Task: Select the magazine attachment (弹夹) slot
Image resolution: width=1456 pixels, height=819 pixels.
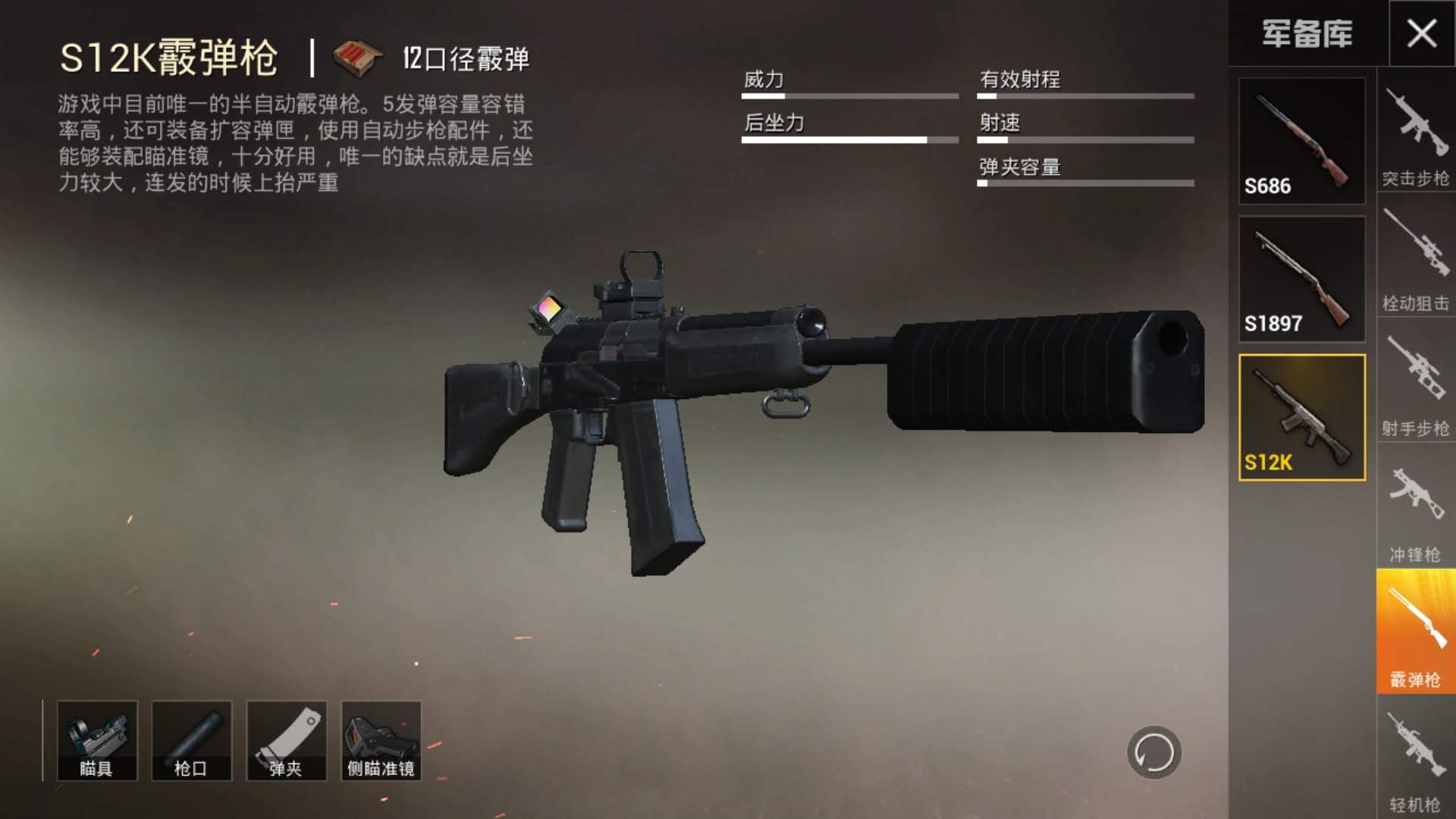Action: (x=287, y=739)
